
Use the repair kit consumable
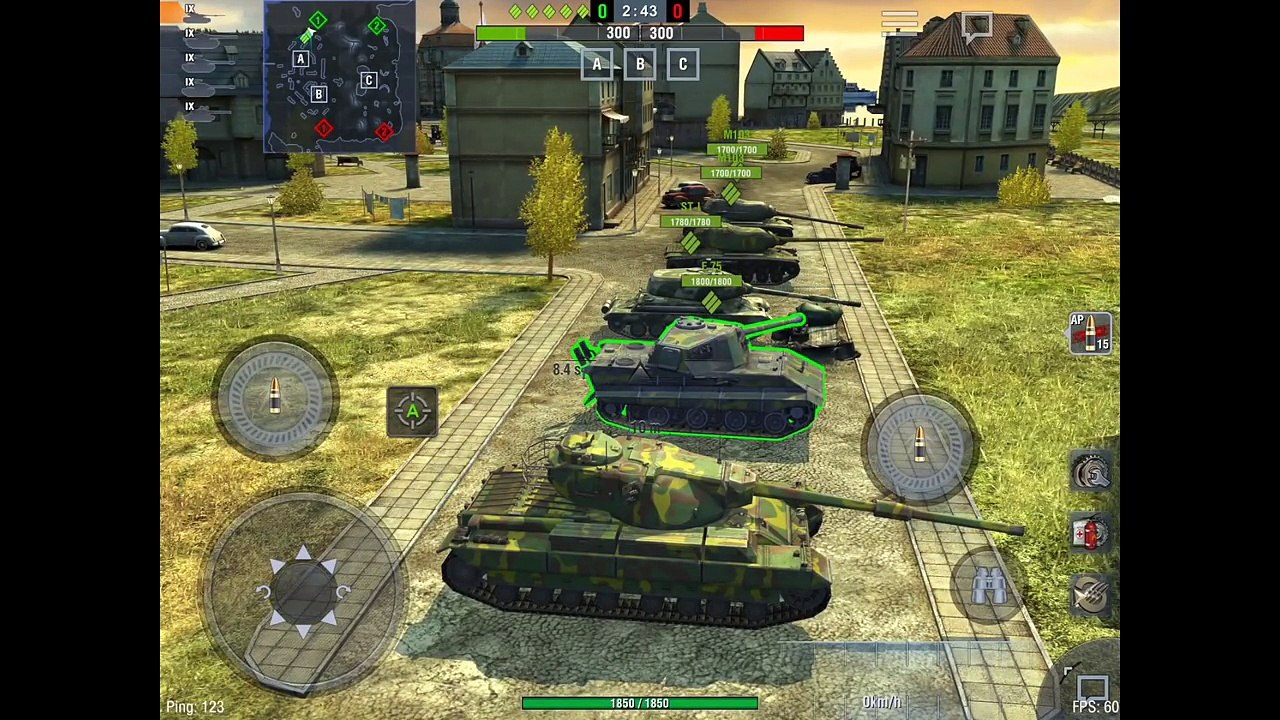(x=1091, y=472)
